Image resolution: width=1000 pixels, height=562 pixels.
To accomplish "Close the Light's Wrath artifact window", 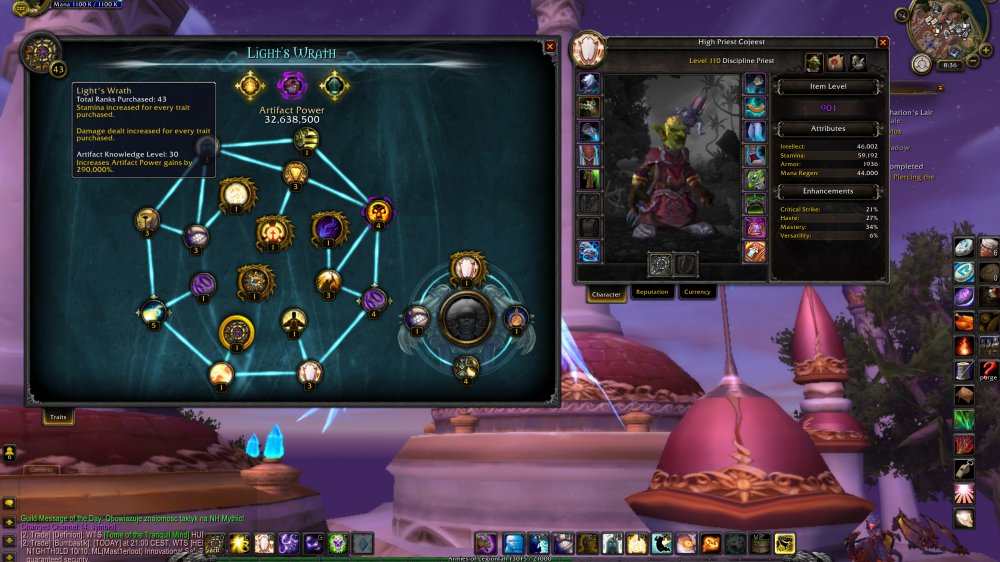I will [550, 46].
